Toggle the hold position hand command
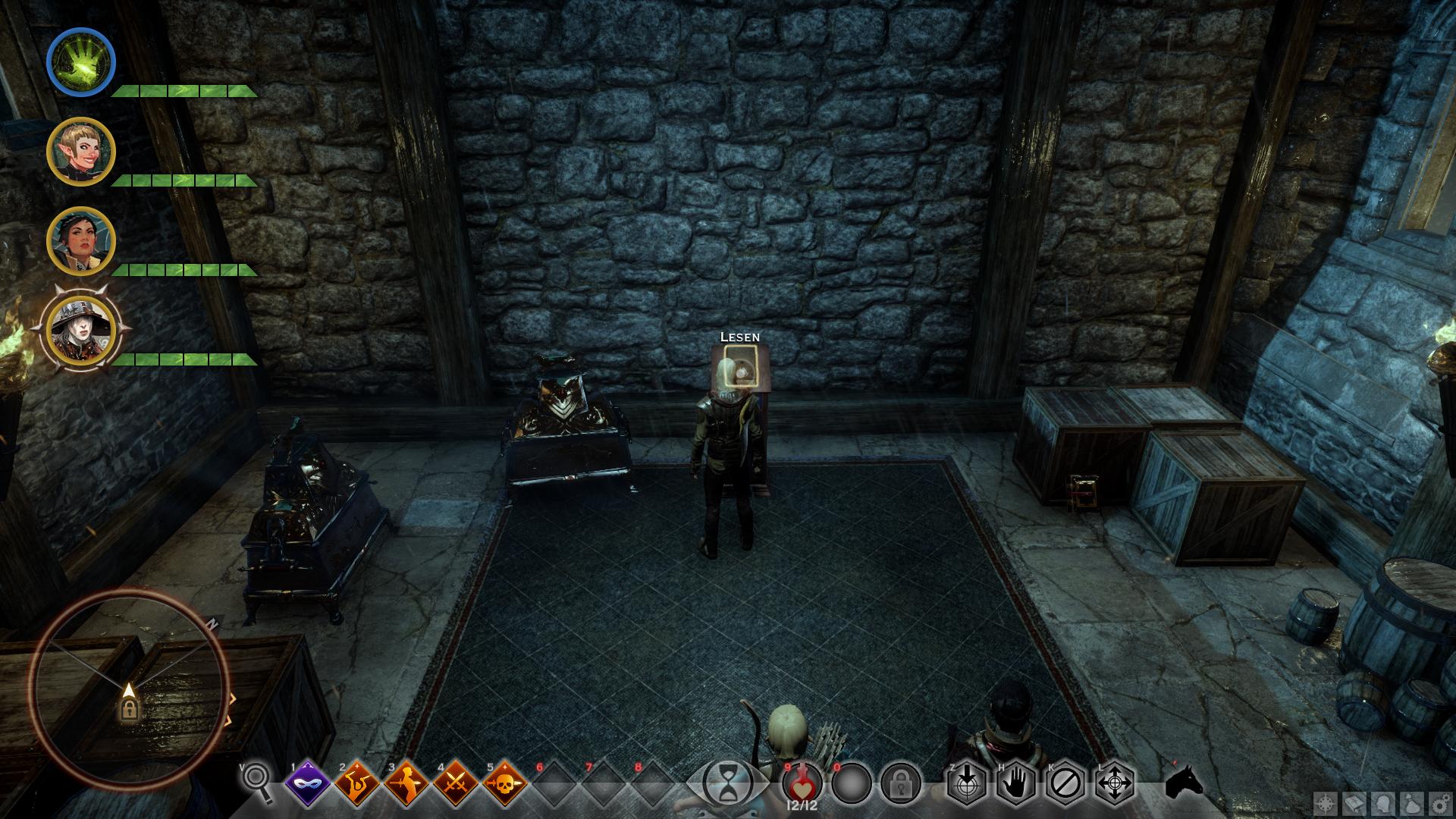Image resolution: width=1456 pixels, height=819 pixels. [1016, 783]
